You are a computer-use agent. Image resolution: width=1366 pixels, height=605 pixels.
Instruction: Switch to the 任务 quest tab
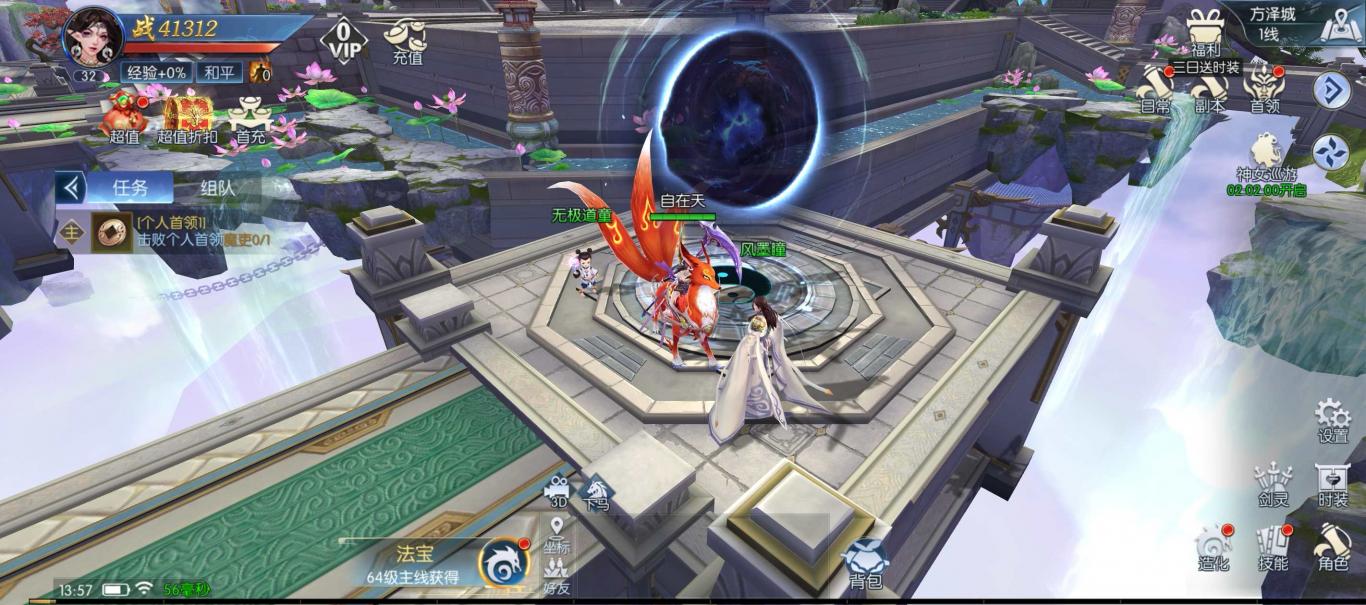[129, 187]
